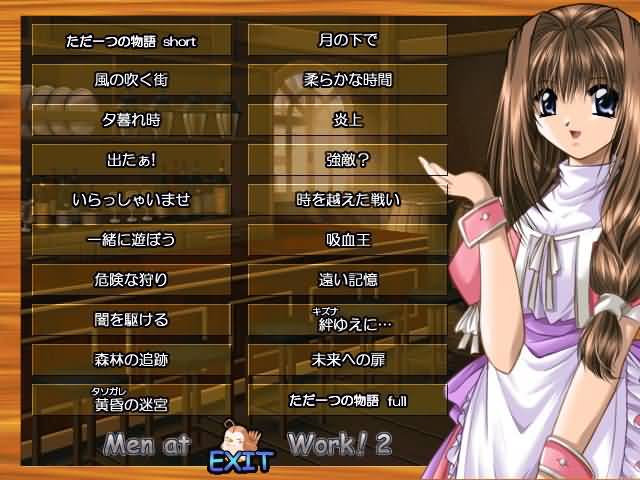Select the 月の下で track
The height and width of the screenshot is (480, 640).
[x=348, y=41]
